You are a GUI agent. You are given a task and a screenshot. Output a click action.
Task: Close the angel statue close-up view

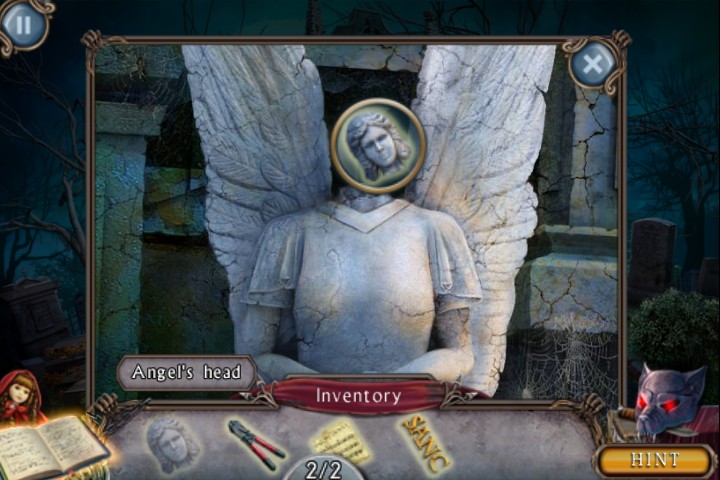[x=593, y=65]
